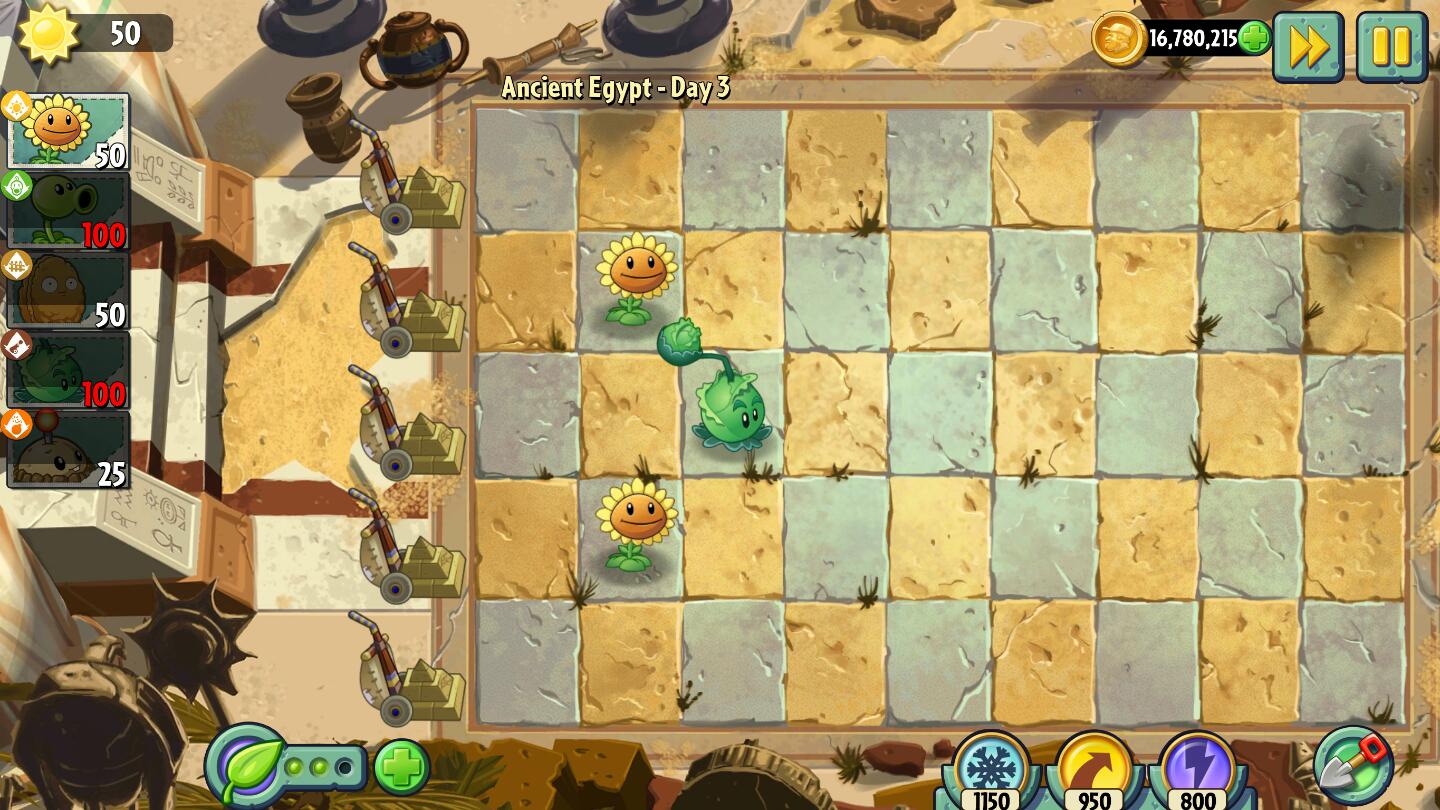Buy more Plant Food with the plus button

pyautogui.click(x=402, y=768)
